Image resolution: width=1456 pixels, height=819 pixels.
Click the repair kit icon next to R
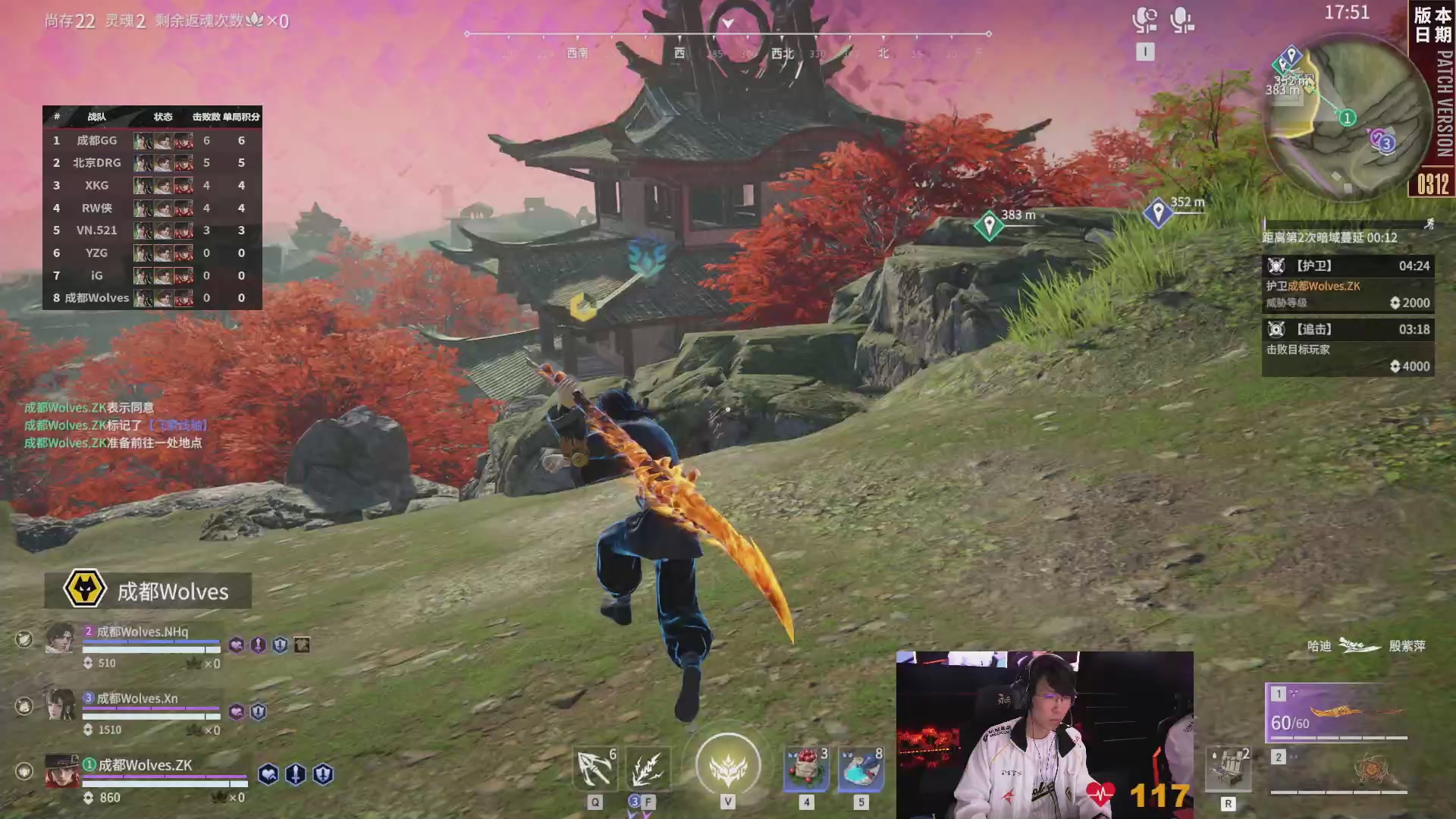point(1228,767)
